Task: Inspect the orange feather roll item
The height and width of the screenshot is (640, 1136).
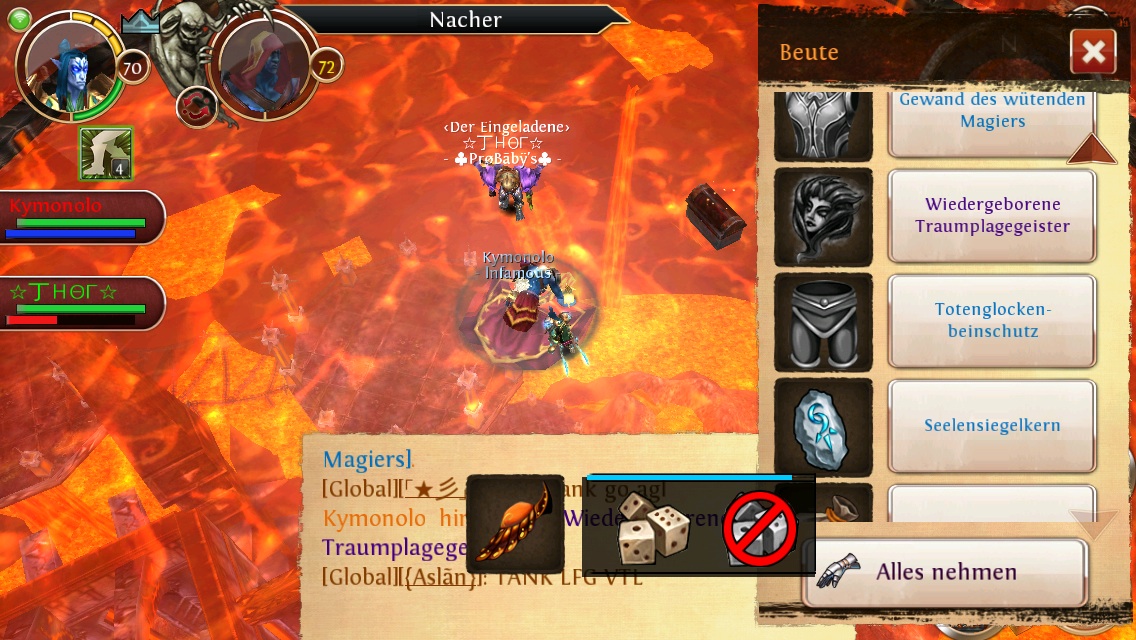Action: (x=515, y=524)
